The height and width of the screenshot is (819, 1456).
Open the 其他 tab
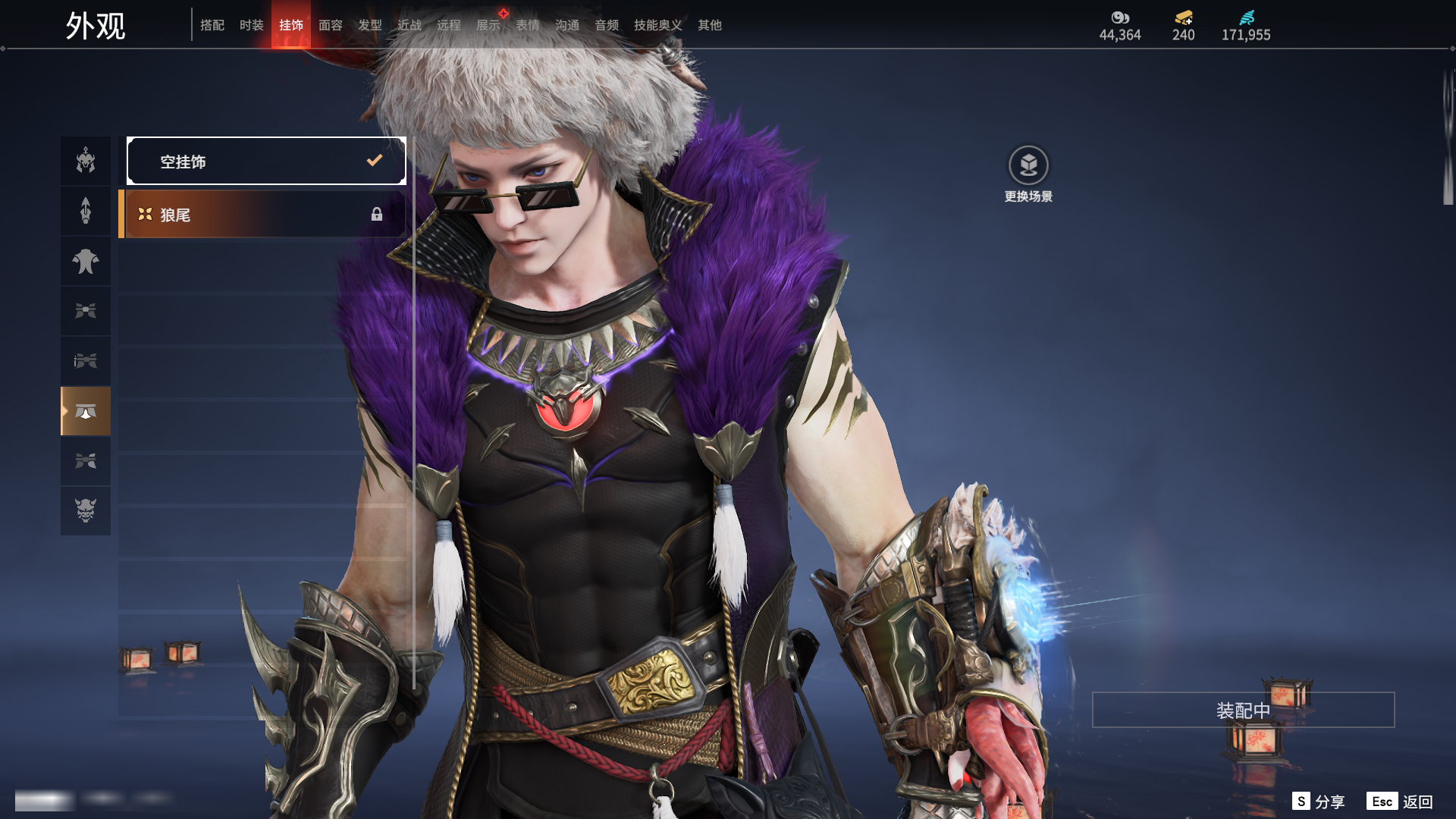coord(710,25)
